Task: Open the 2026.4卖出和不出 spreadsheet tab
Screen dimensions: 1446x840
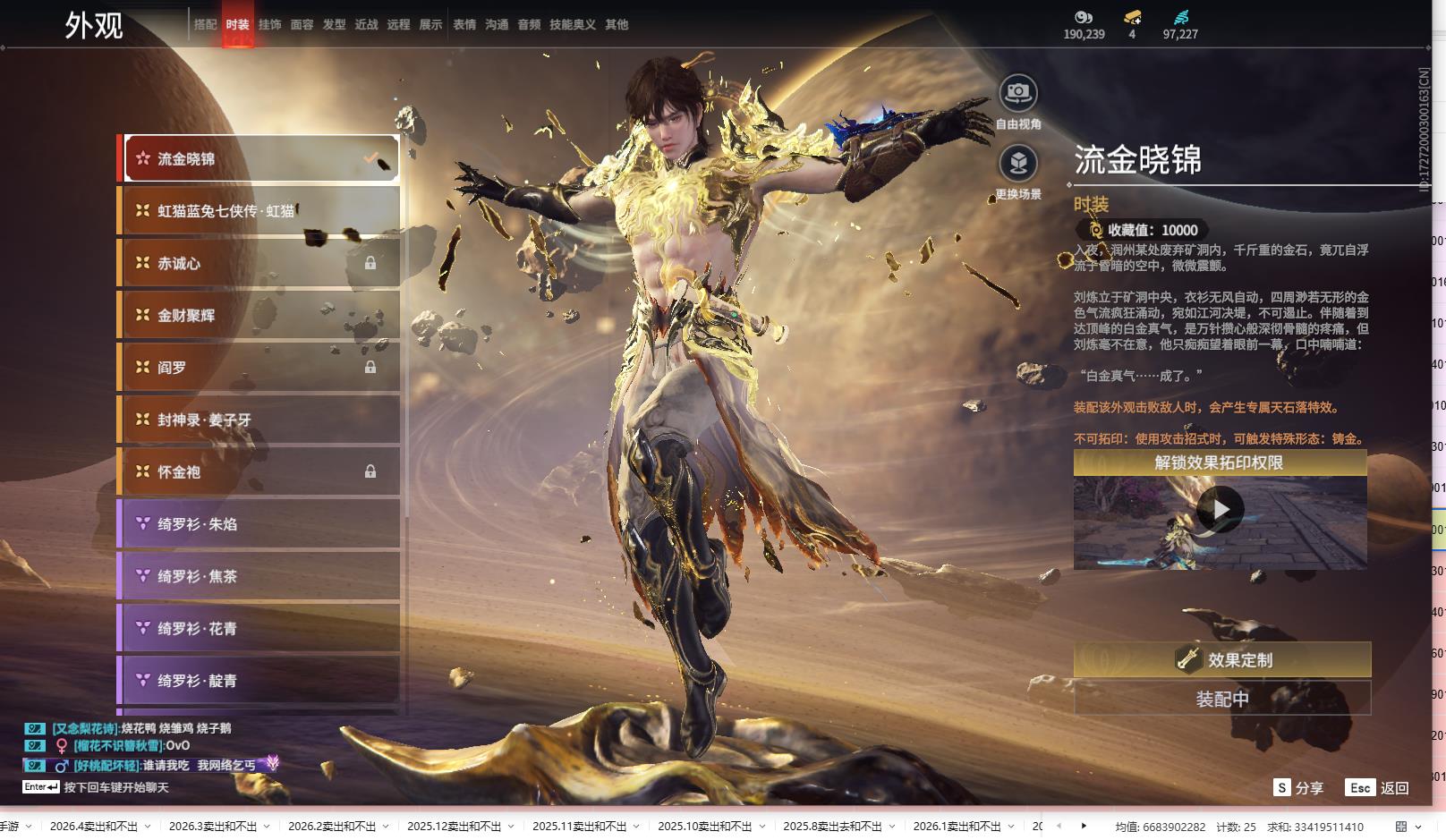Action: 93,827
